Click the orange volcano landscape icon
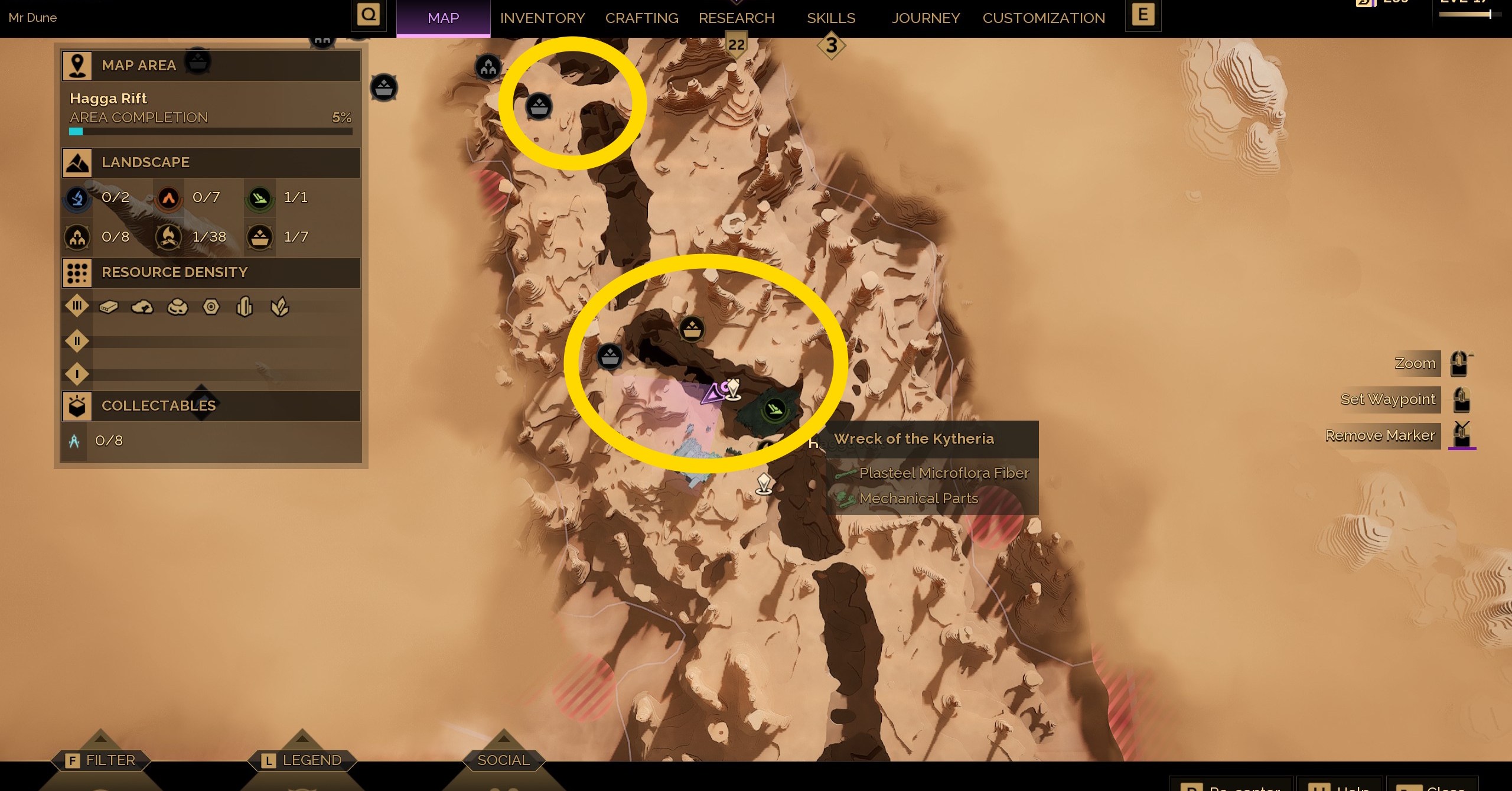This screenshot has height=791, width=1512. [x=168, y=198]
